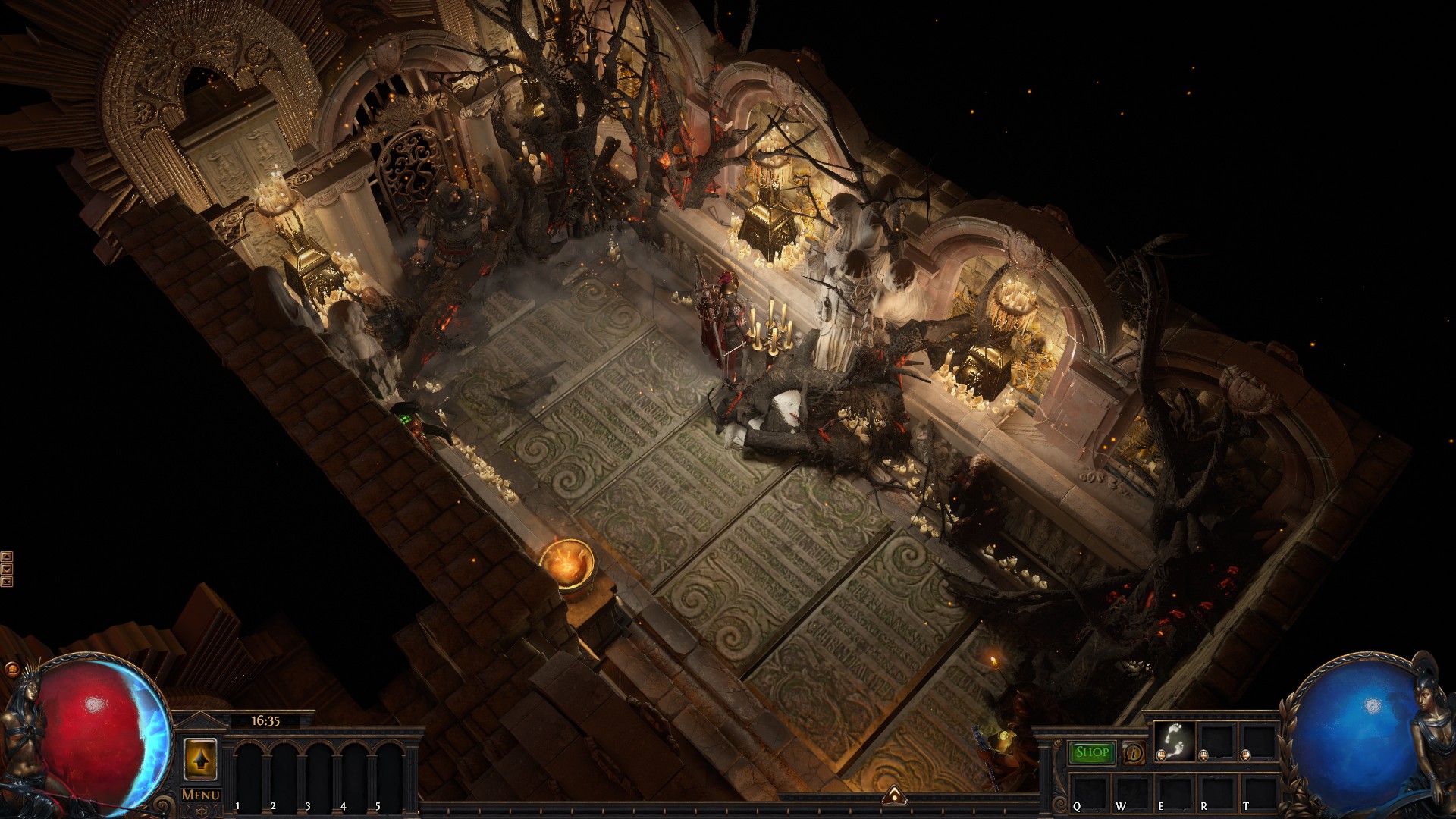Open the chat bubble icon above life orb
The image size is (1456, 819).
click(x=11, y=669)
